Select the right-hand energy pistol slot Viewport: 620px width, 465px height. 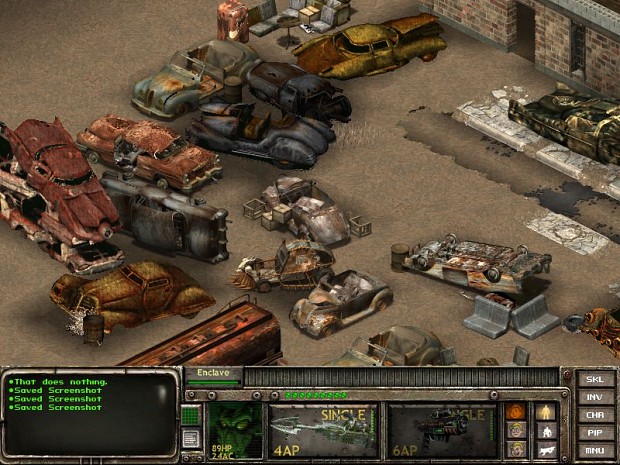443,429
